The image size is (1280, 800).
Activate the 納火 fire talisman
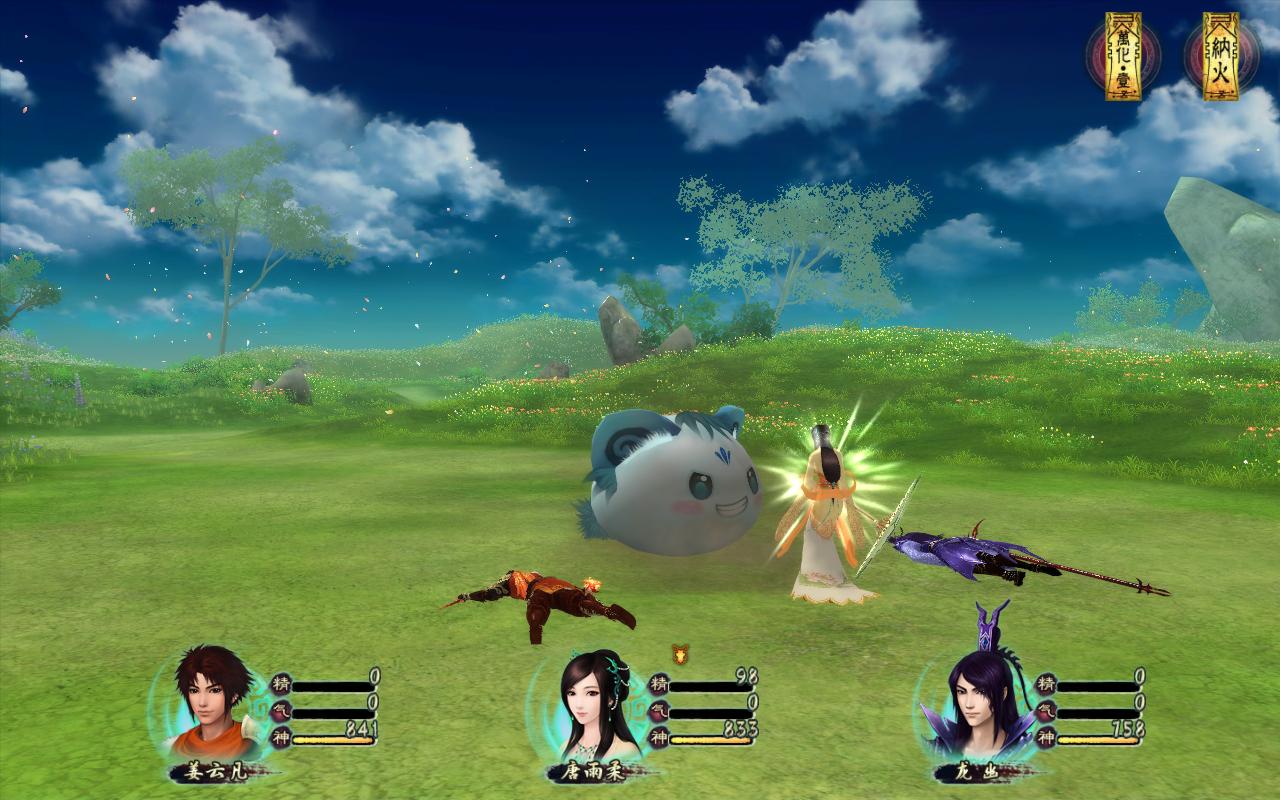point(1220,56)
